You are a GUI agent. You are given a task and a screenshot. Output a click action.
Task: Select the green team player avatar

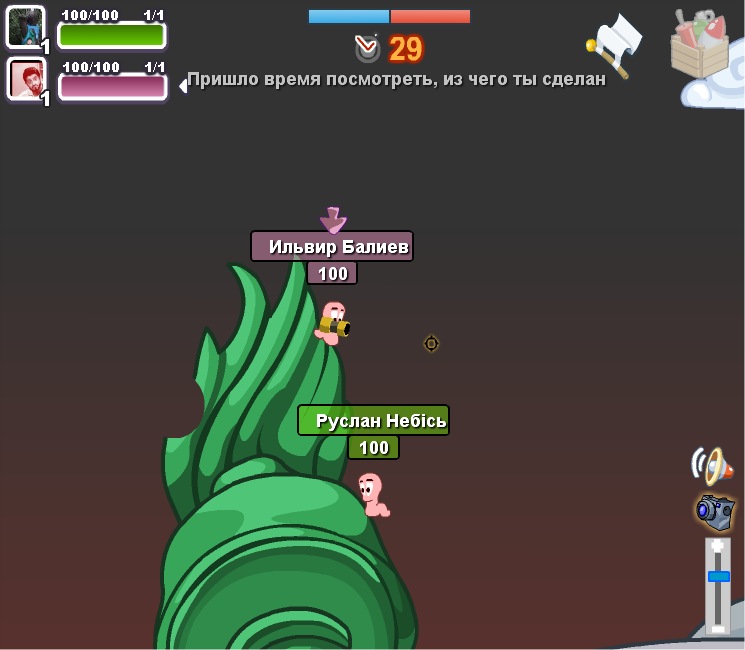pos(26,27)
